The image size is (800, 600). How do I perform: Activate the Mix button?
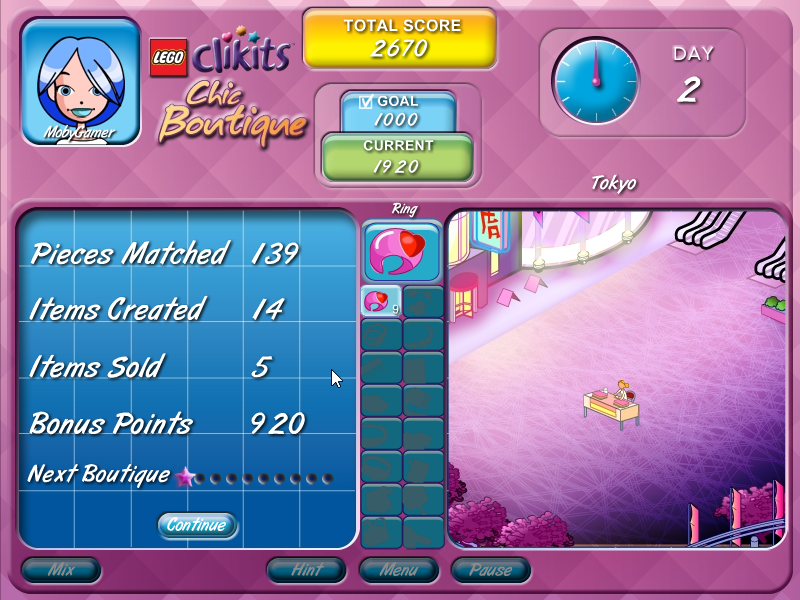pos(61,571)
